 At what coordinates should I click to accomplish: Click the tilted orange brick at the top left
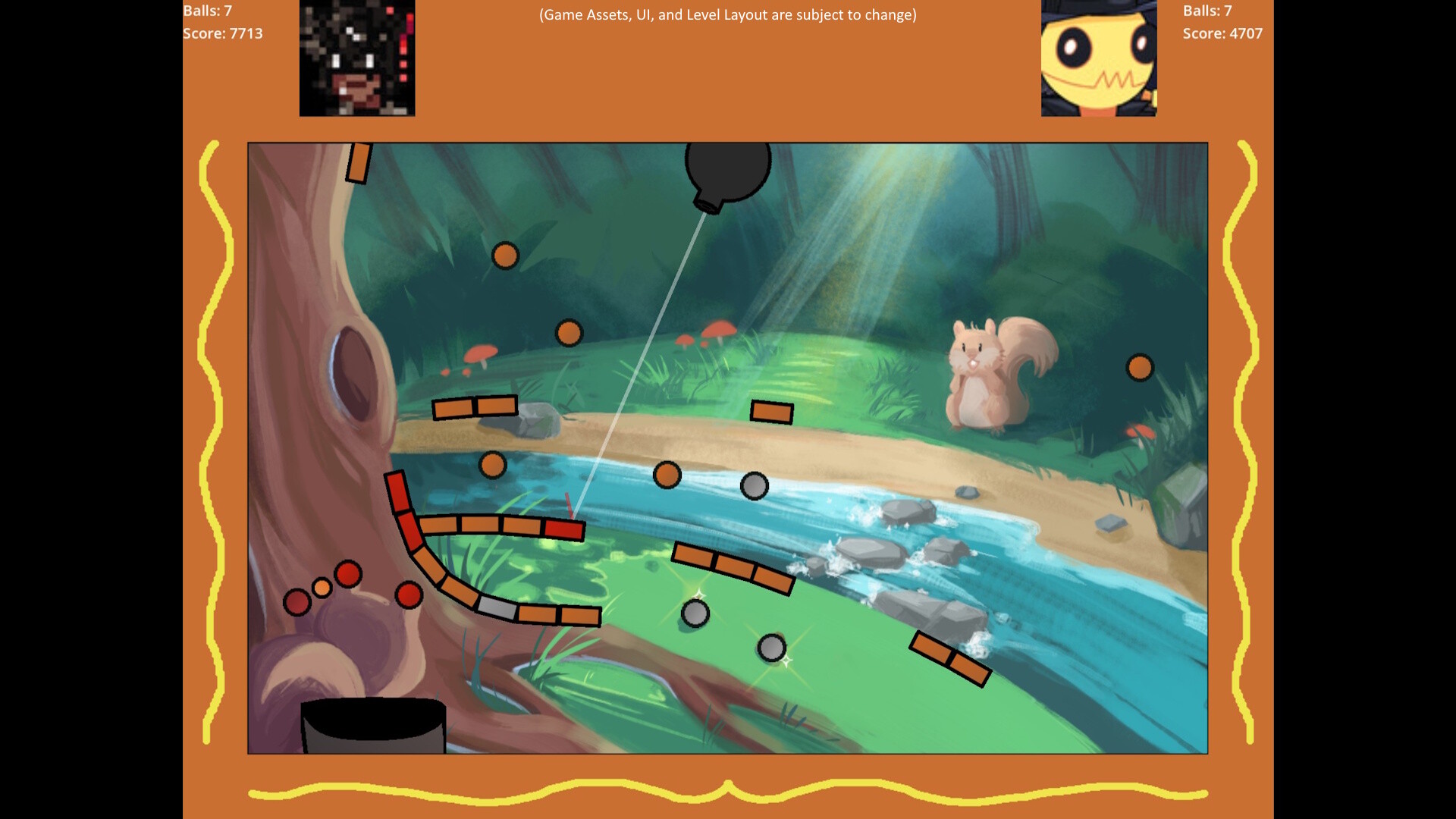pos(356,162)
